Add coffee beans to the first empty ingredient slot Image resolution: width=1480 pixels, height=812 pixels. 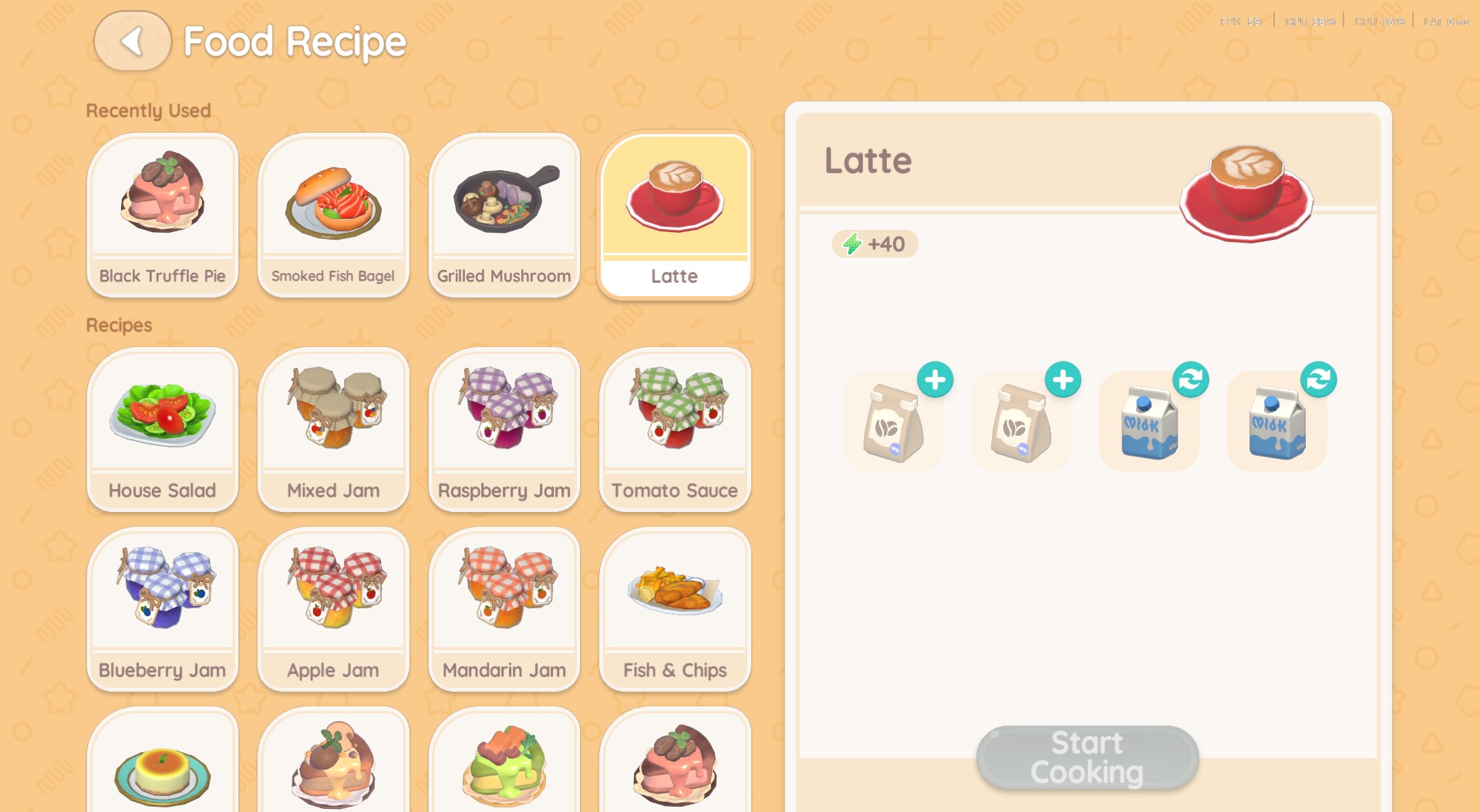tap(935, 379)
